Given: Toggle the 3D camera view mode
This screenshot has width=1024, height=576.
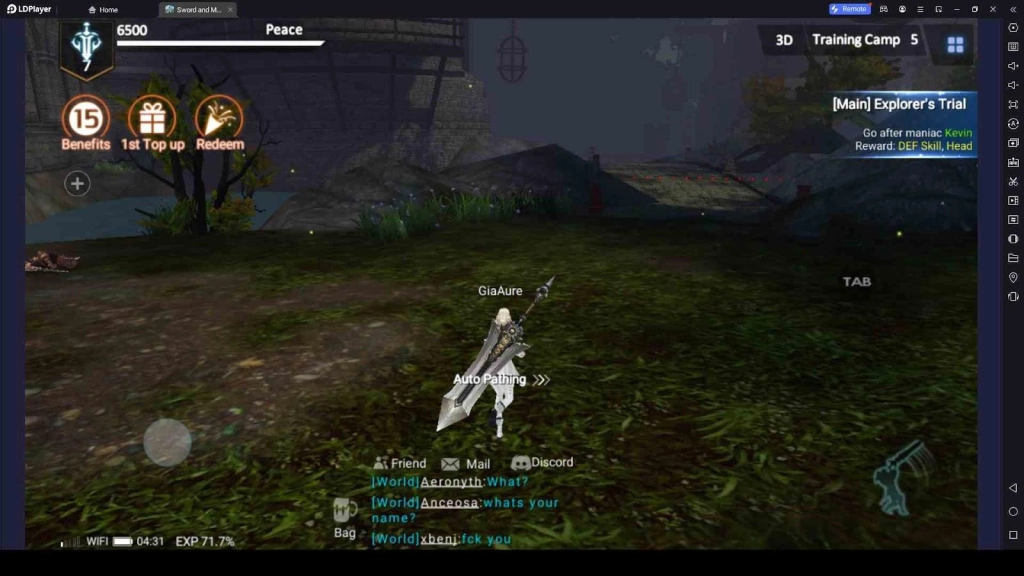Looking at the screenshot, I should (x=784, y=40).
